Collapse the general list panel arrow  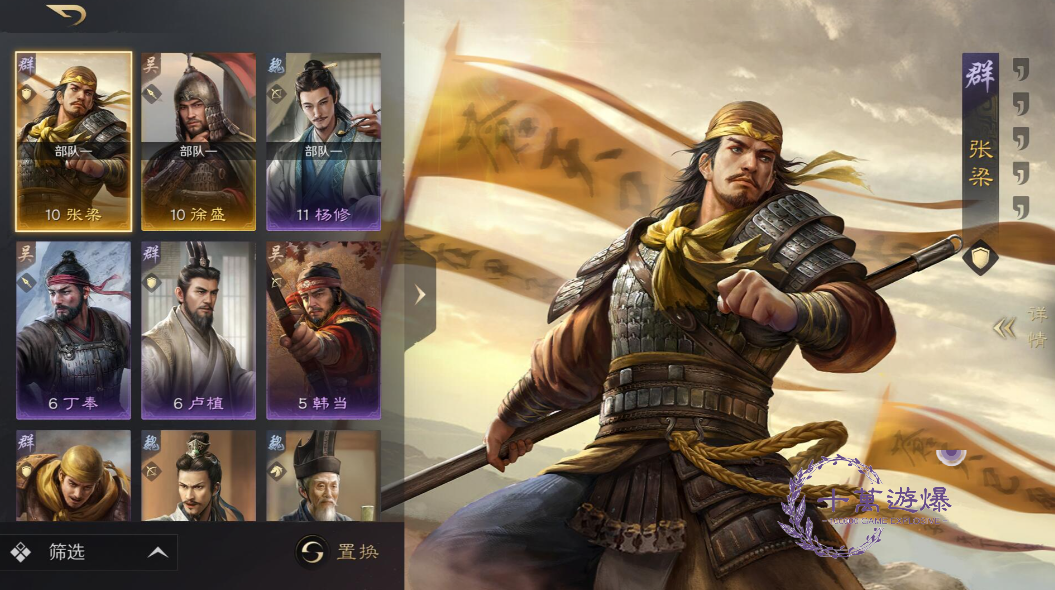[420, 294]
